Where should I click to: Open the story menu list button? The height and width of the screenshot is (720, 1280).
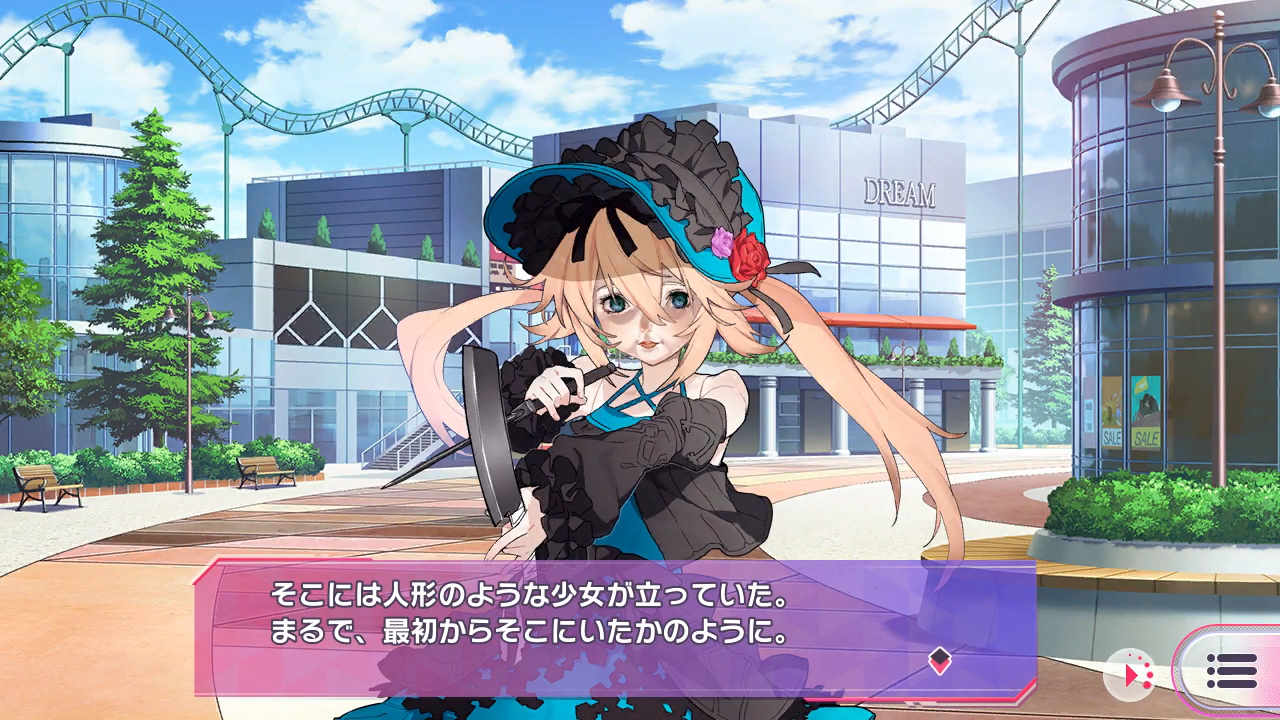(x=1231, y=671)
